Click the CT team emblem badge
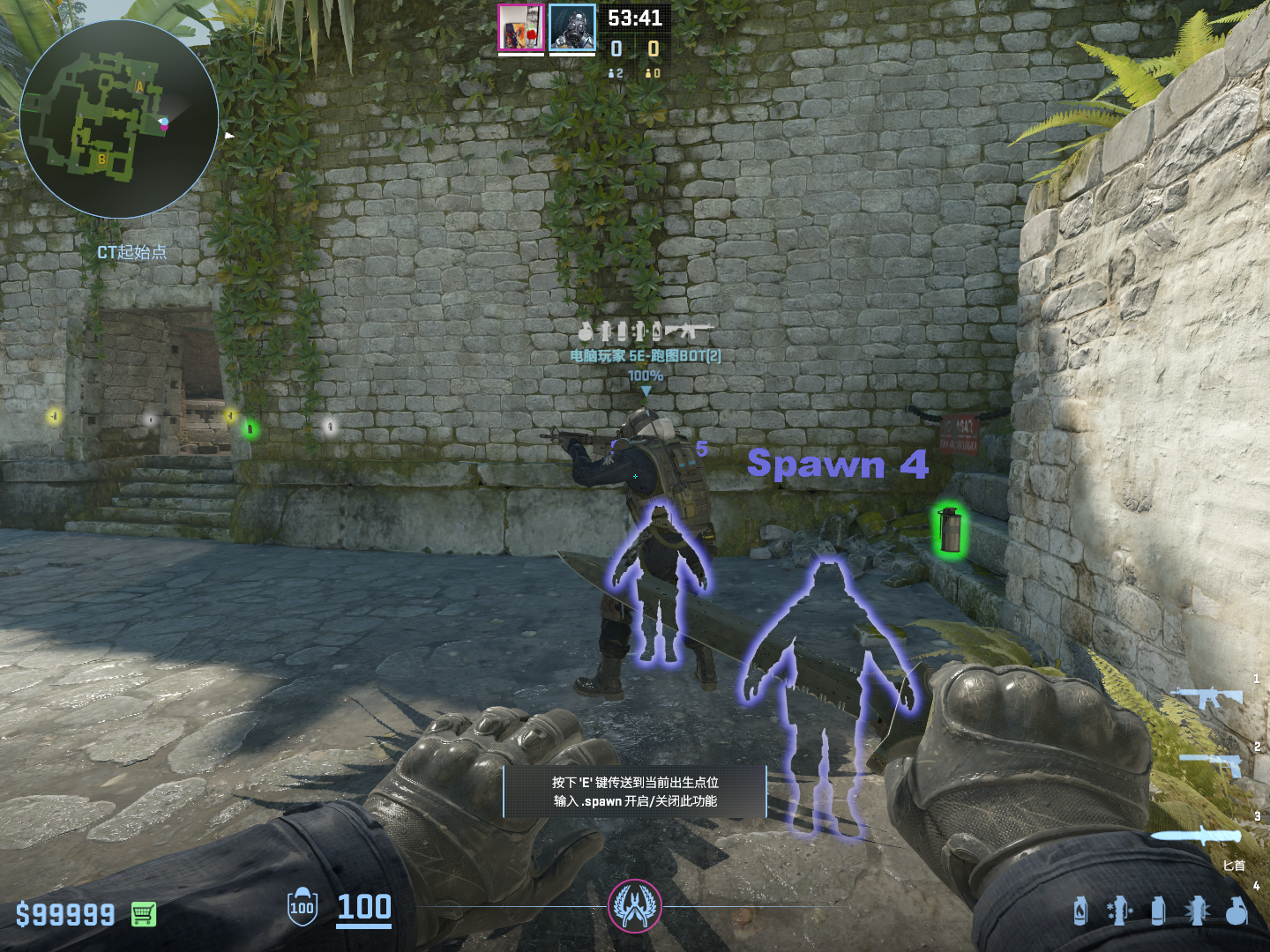The width and height of the screenshot is (1270, 952). [635, 906]
